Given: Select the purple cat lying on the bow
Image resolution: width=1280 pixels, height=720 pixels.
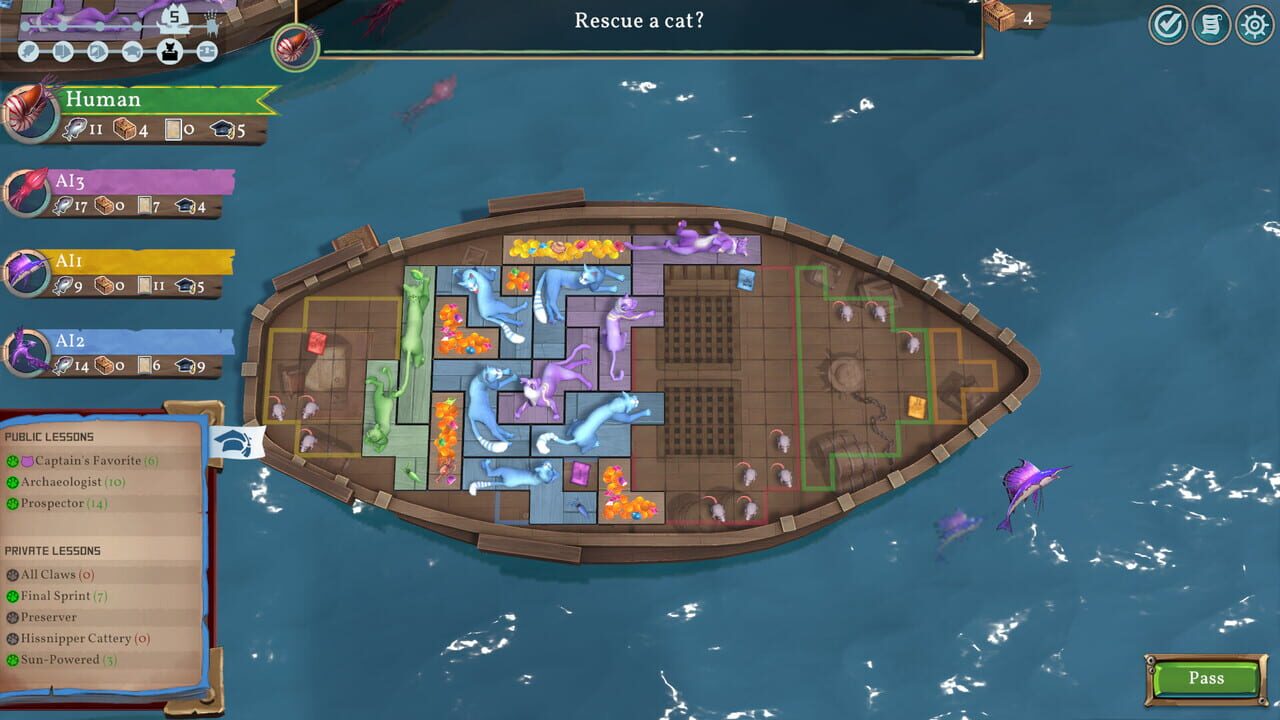Looking at the screenshot, I should tap(690, 240).
